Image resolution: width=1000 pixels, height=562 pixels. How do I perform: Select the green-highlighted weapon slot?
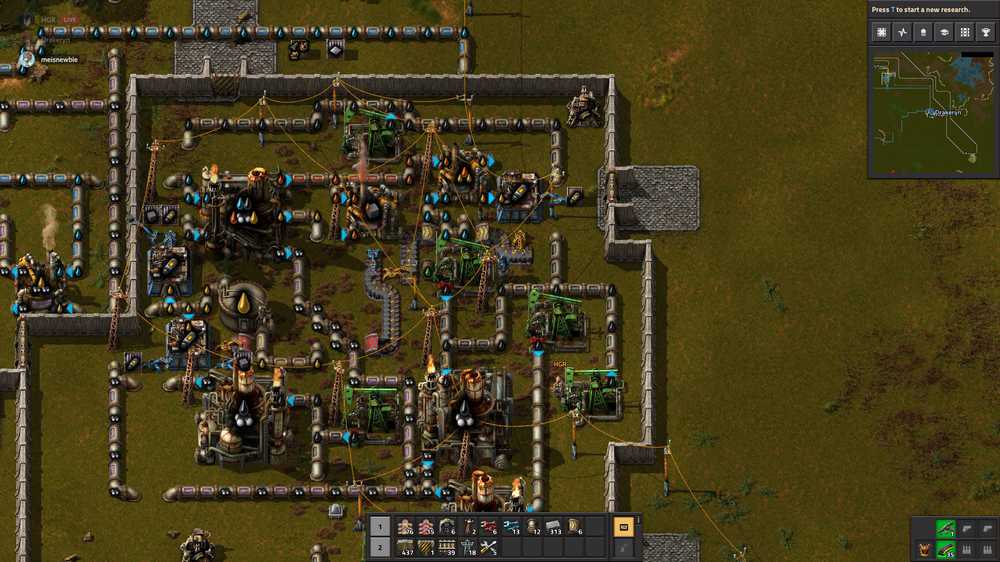[x=945, y=528]
